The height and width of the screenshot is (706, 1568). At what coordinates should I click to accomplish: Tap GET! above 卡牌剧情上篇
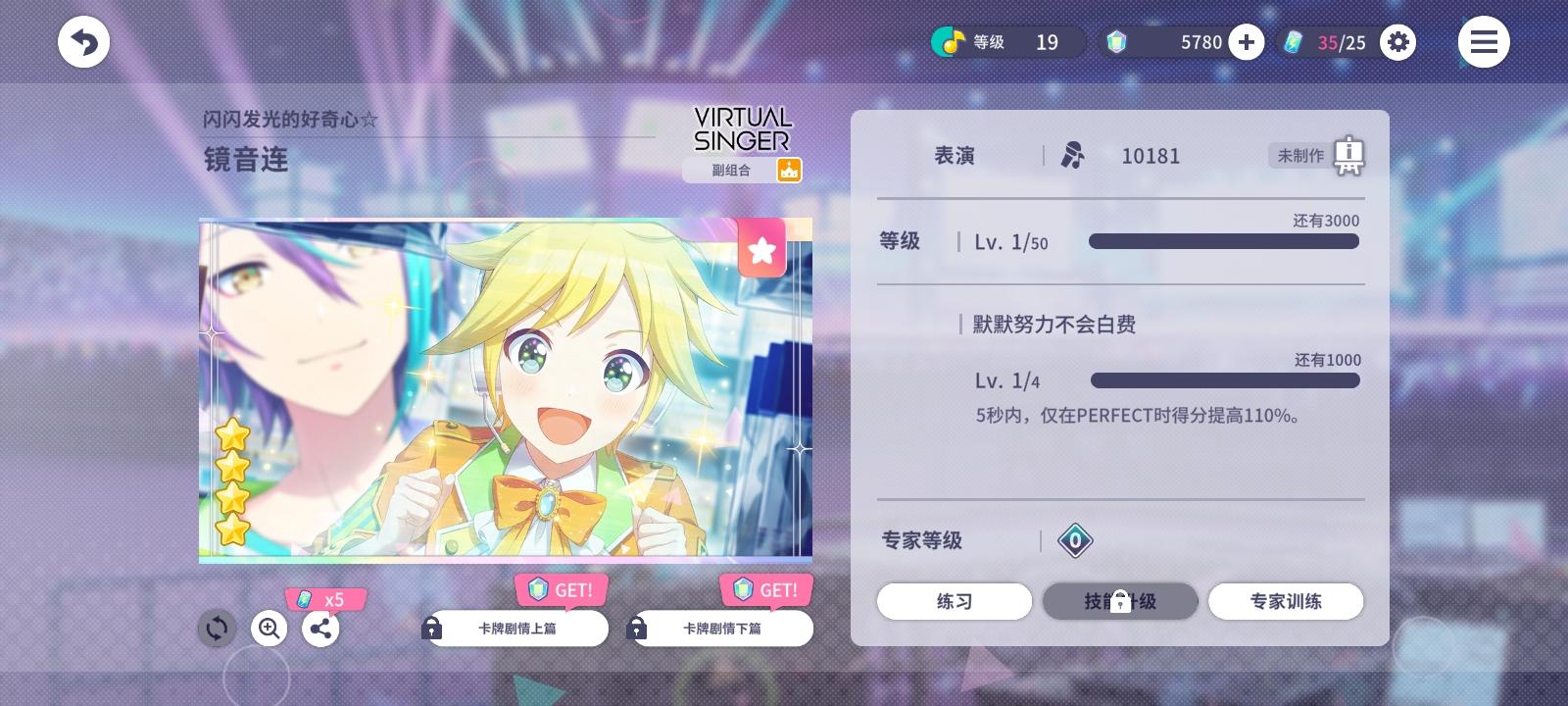point(562,589)
